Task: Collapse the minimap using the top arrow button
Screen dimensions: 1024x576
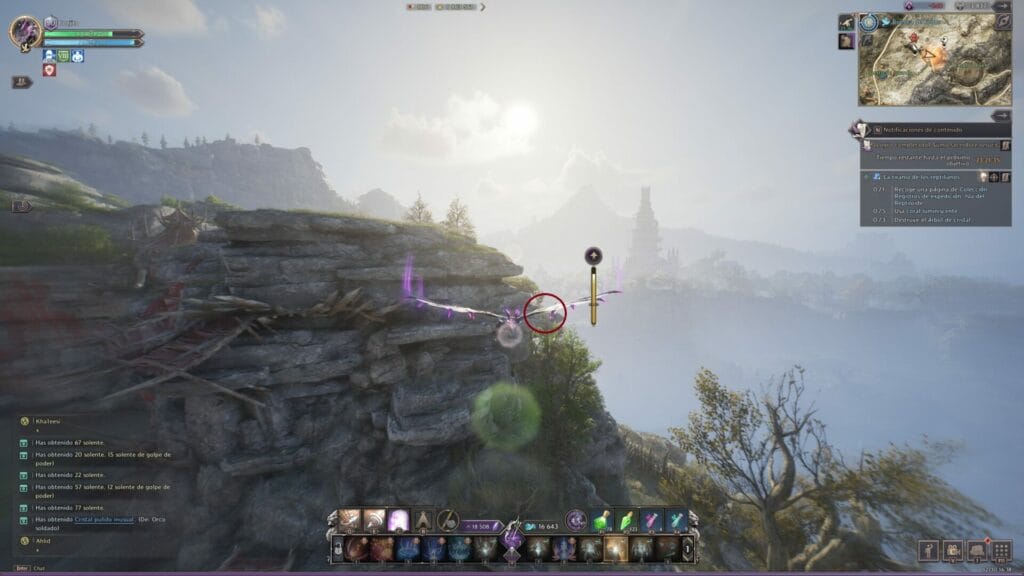Action: 1002,5
